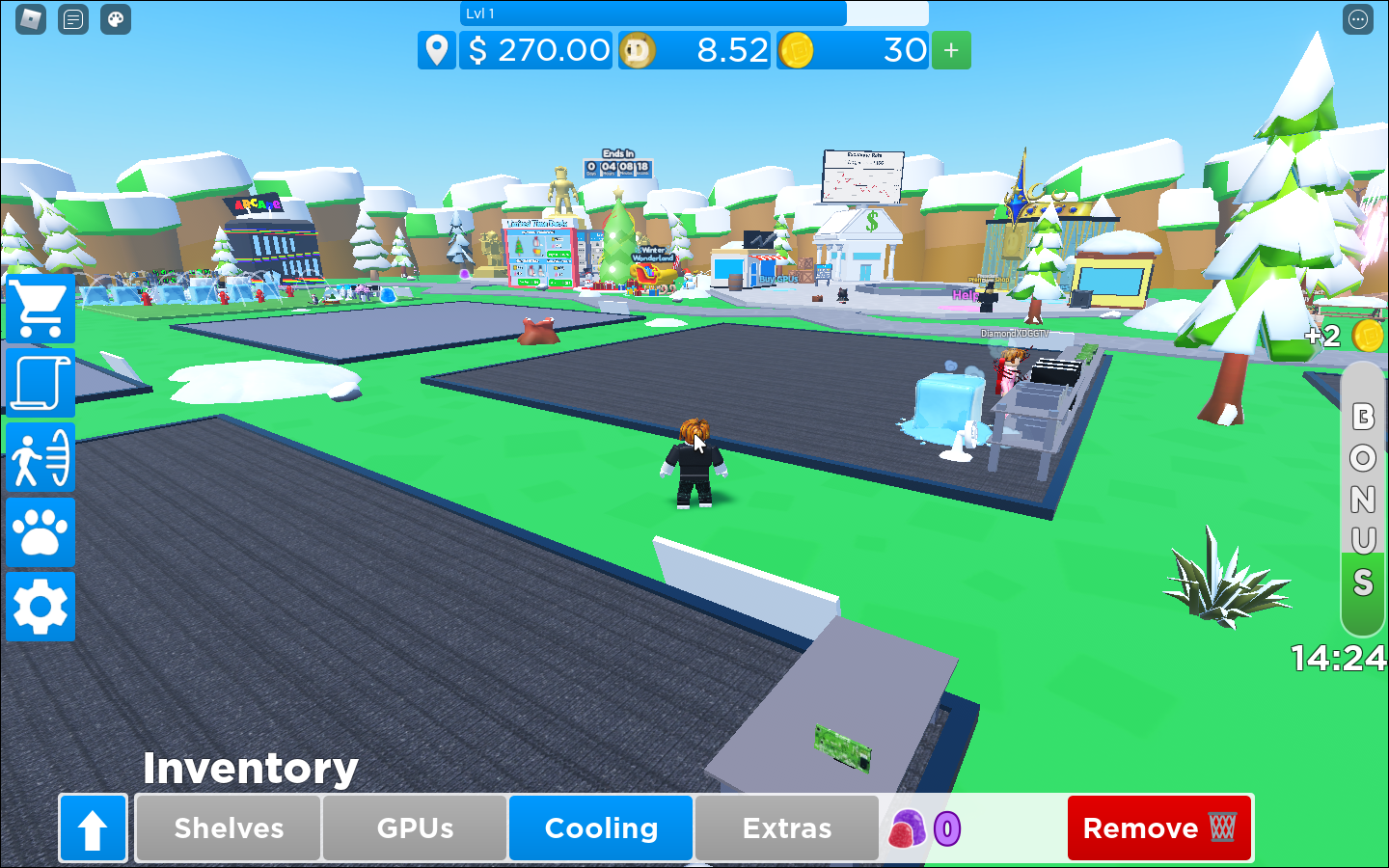Image resolution: width=1389 pixels, height=868 pixels.
Task: Collapse the inventory with the up arrow button
Action: coord(93,827)
